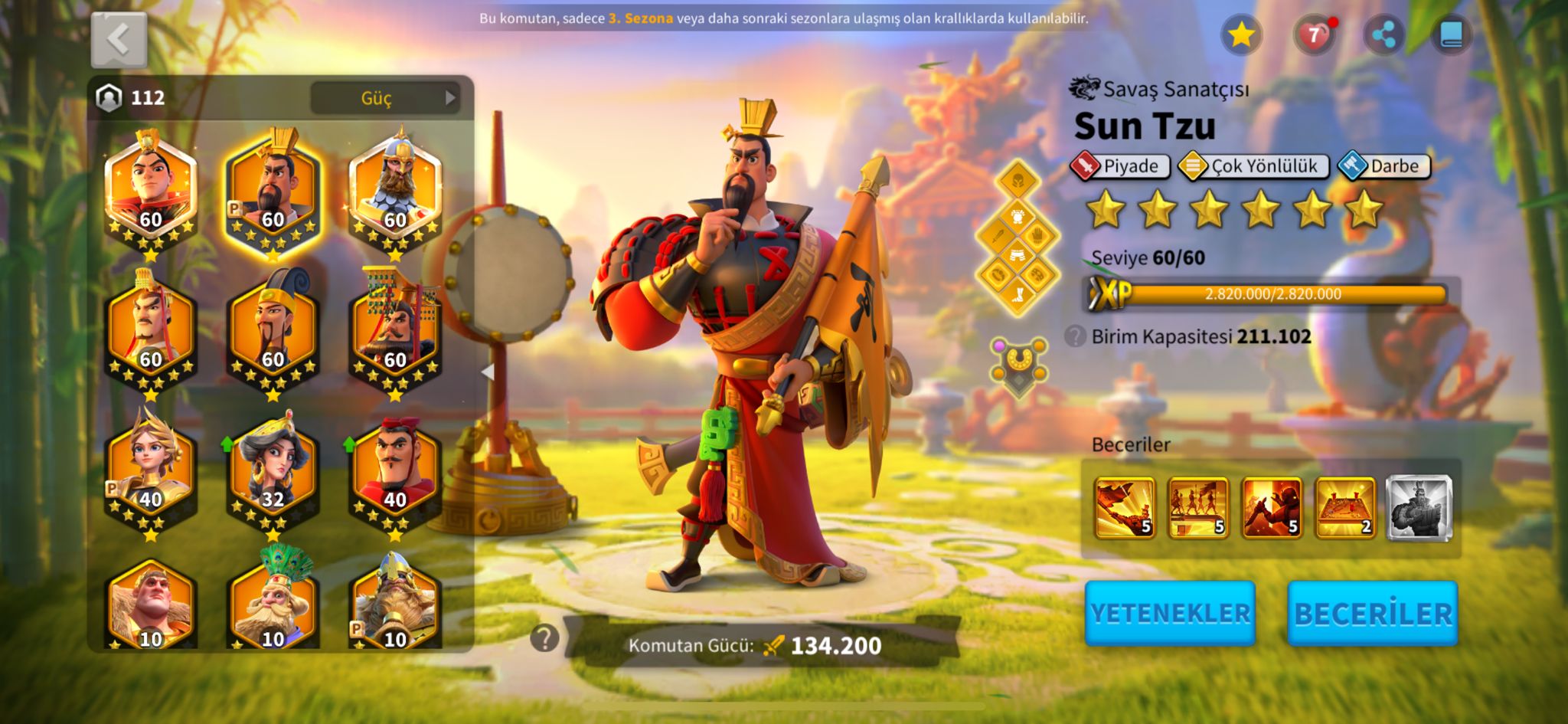Image resolution: width=1568 pixels, height=724 pixels.
Task: Open the diamond-shaped equipment slots panel
Action: tap(1018, 239)
